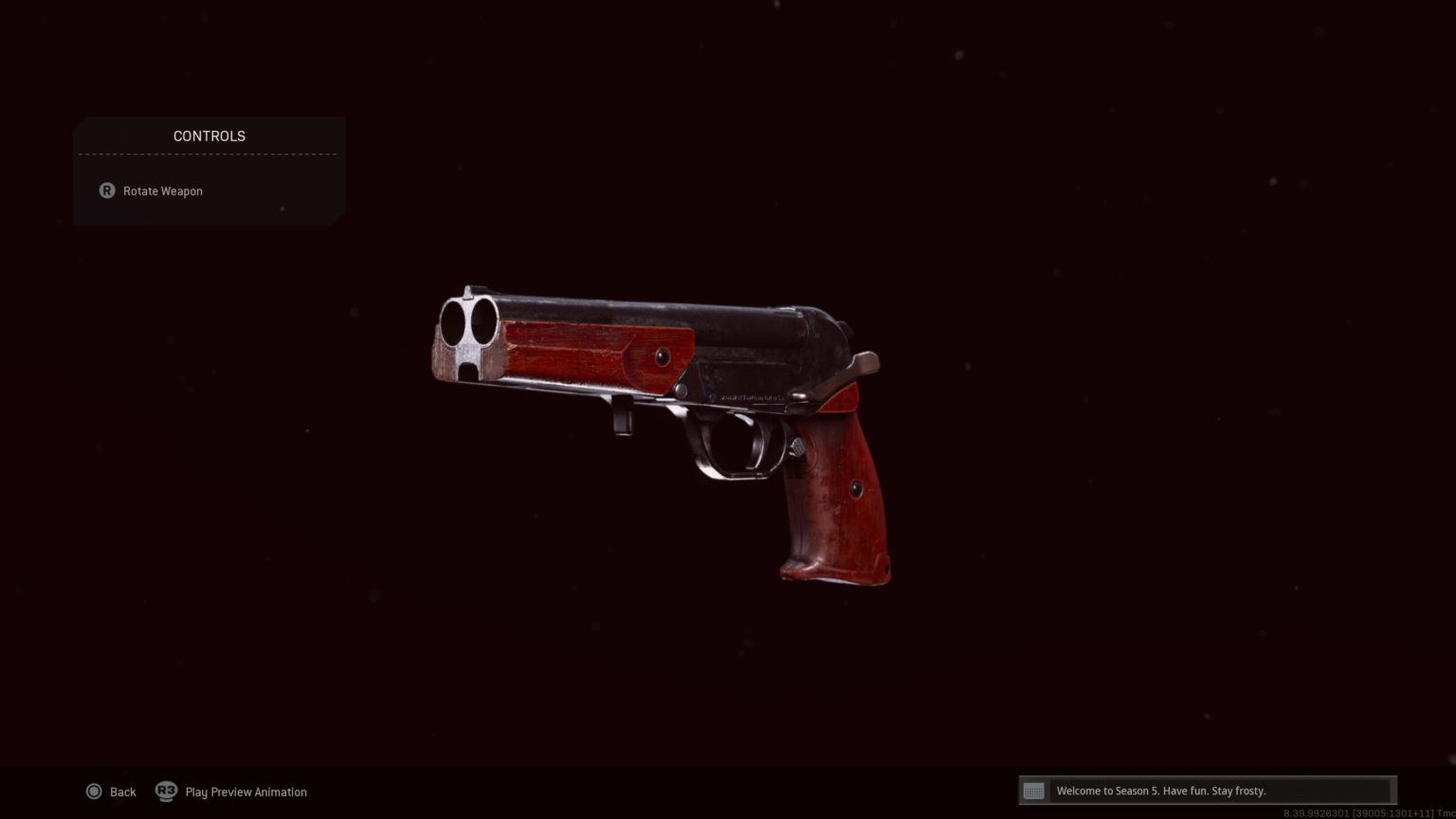This screenshot has height=819, width=1456.
Task: Open the Welcome to Season 5 message
Action: [1206, 791]
